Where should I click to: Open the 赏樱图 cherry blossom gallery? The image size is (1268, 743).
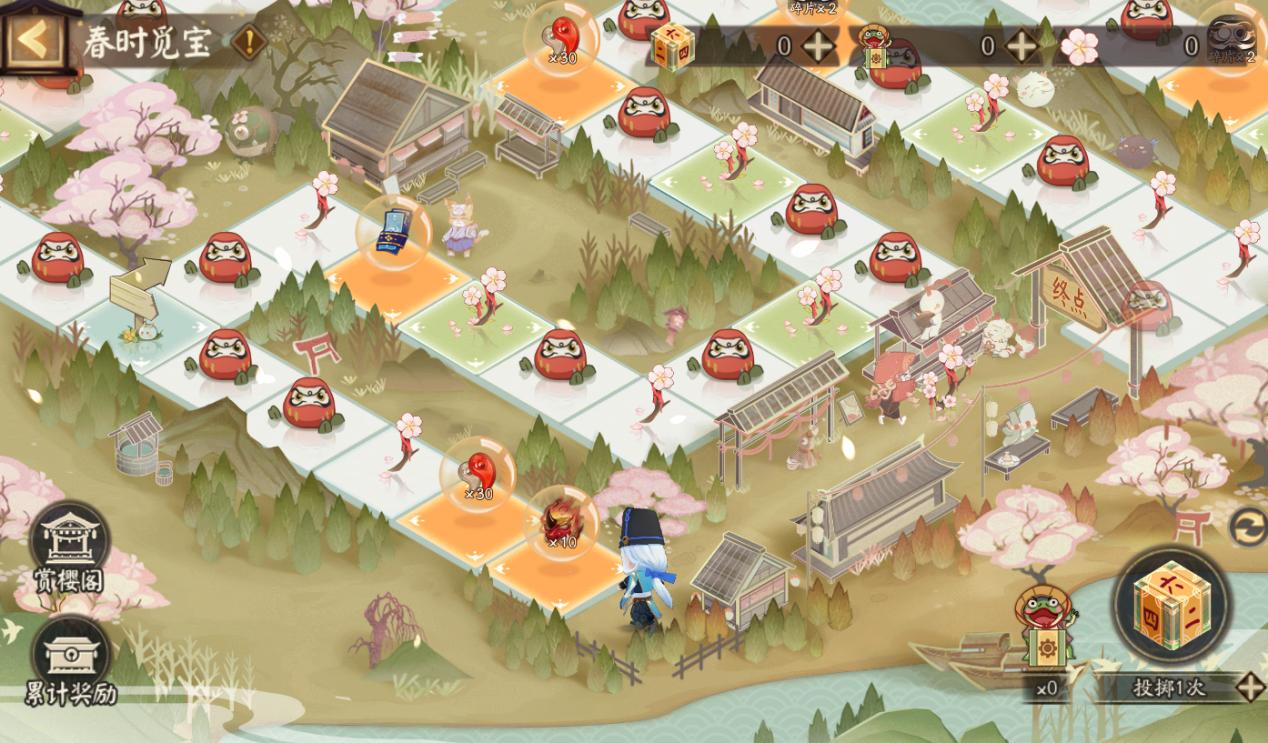click(x=70, y=548)
